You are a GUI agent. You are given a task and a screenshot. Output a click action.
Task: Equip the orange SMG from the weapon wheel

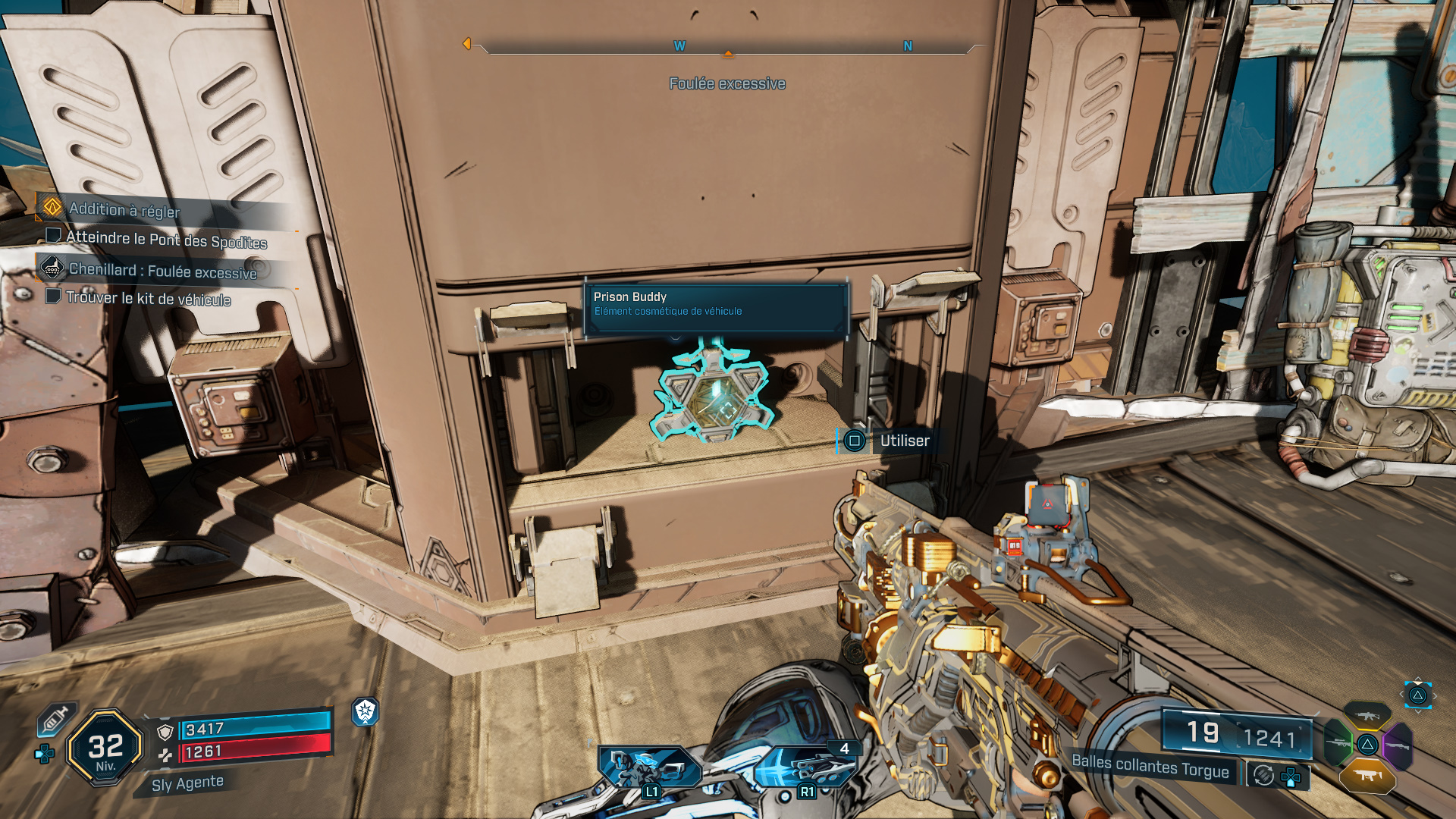[x=1368, y=775]
